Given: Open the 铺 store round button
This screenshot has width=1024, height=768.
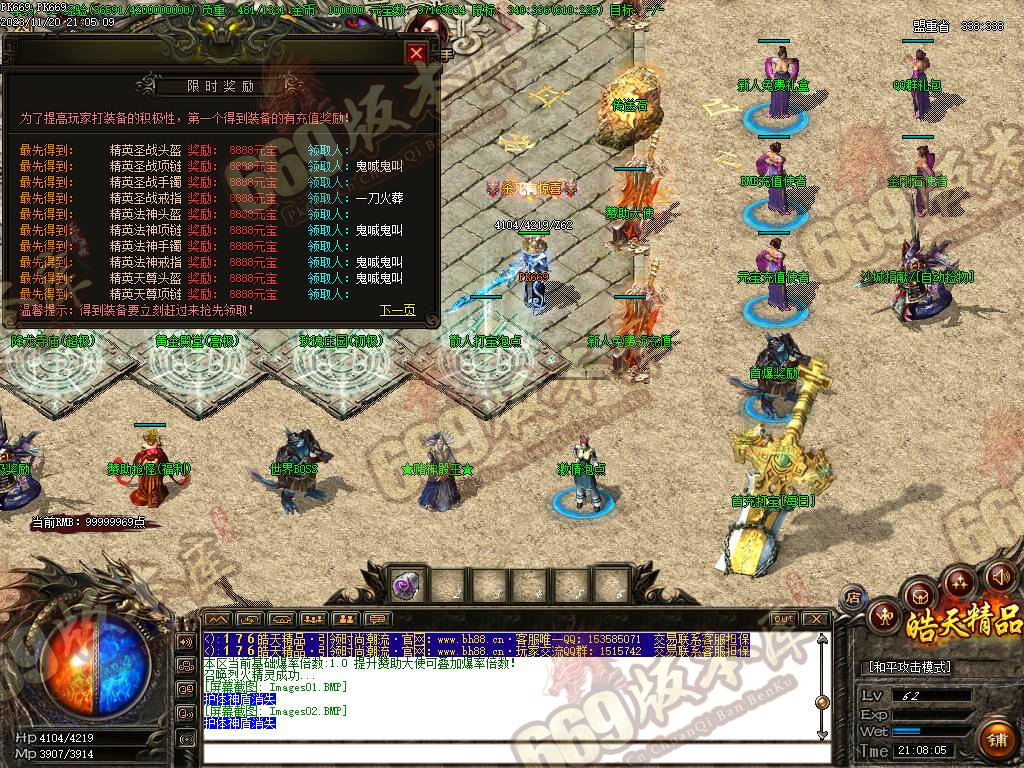Looking at the screenshot, I should (996, 741).
